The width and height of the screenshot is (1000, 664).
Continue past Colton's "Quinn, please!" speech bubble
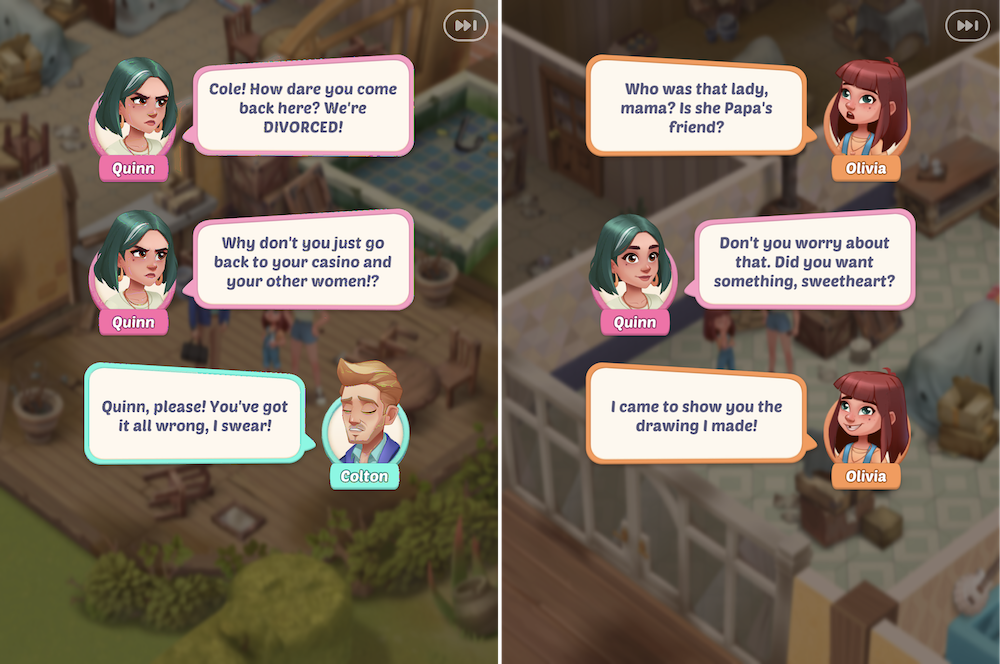[194, 416]
